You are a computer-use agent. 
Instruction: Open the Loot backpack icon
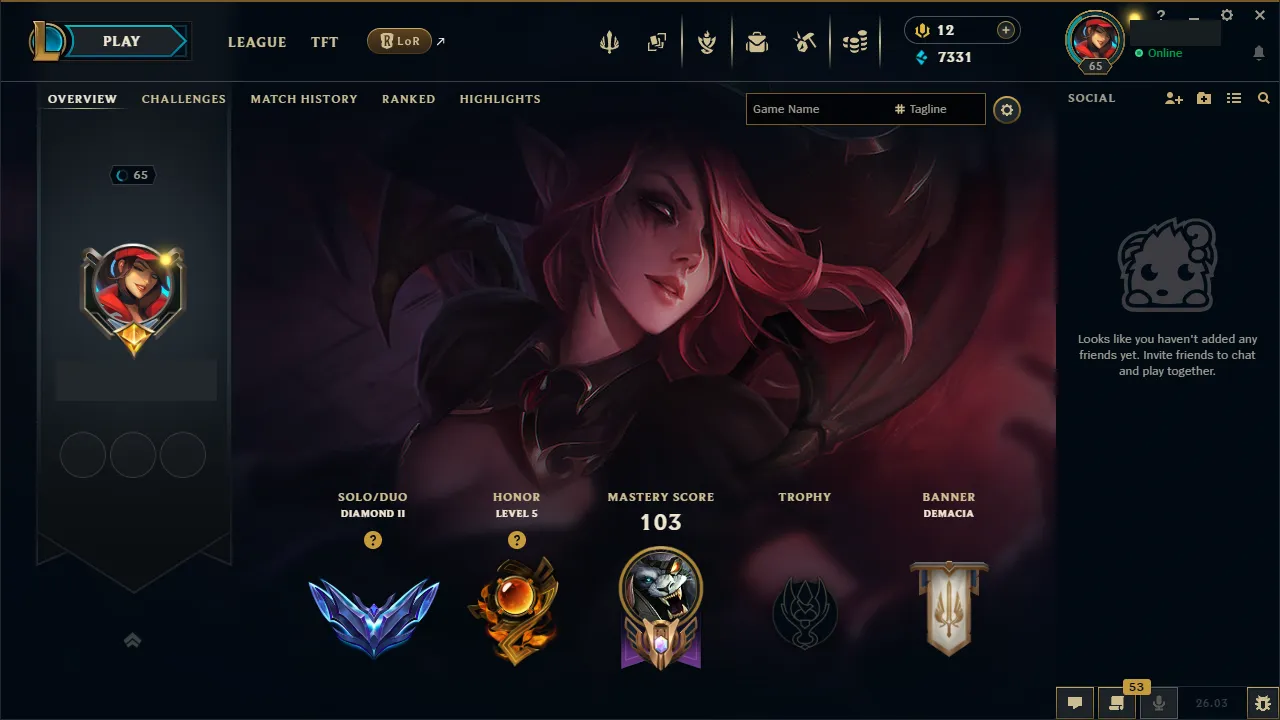click(757, 42)
